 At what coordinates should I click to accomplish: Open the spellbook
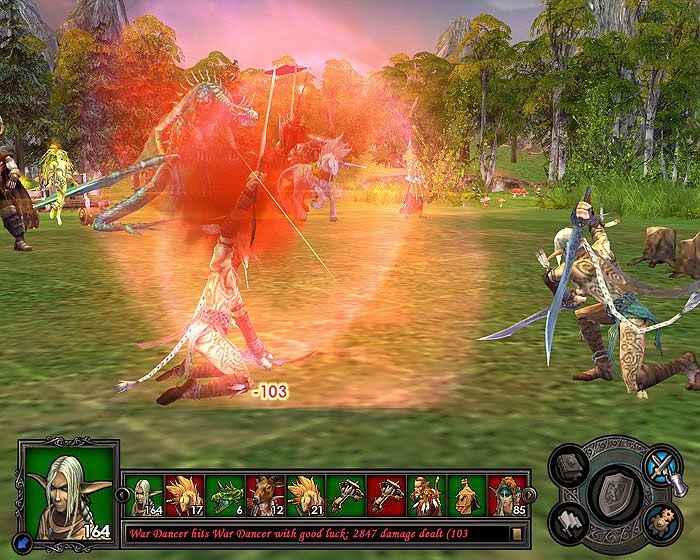(569, 469)
